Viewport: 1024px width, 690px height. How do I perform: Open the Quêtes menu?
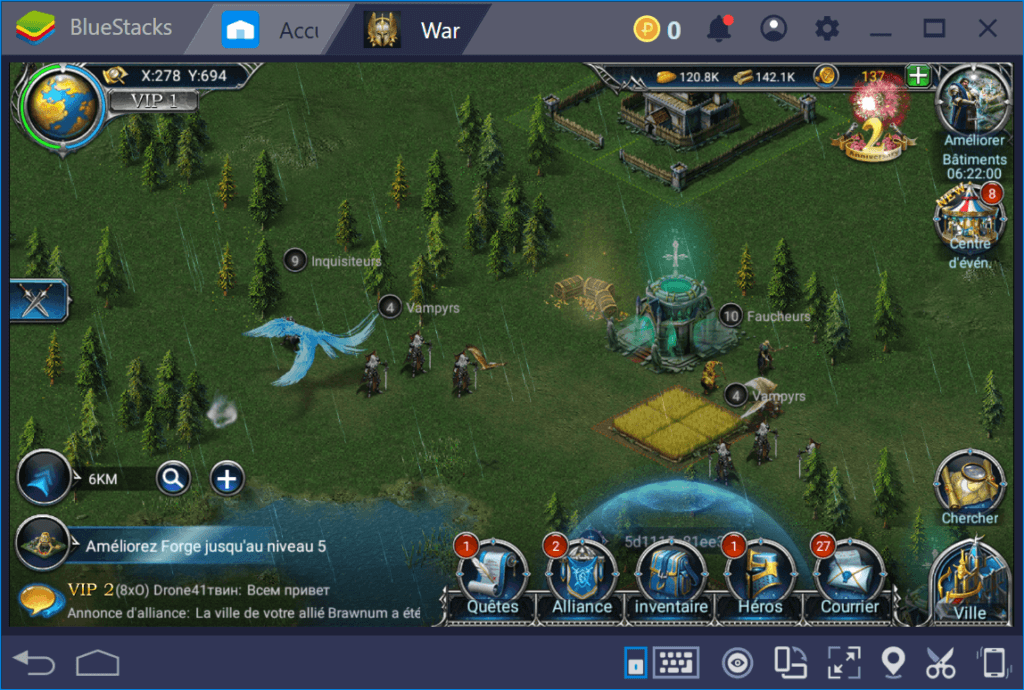pos(492,579)
